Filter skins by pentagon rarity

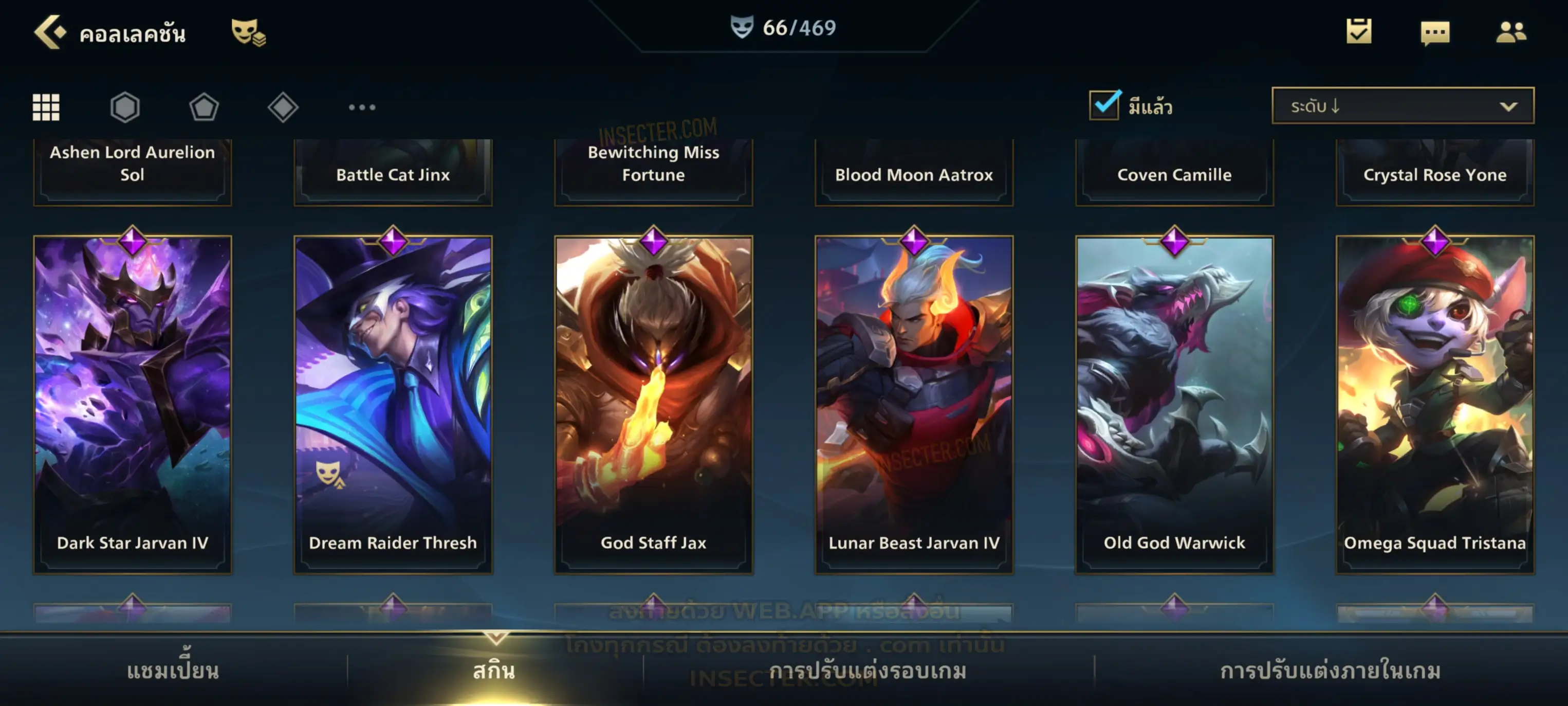(204, 107)
